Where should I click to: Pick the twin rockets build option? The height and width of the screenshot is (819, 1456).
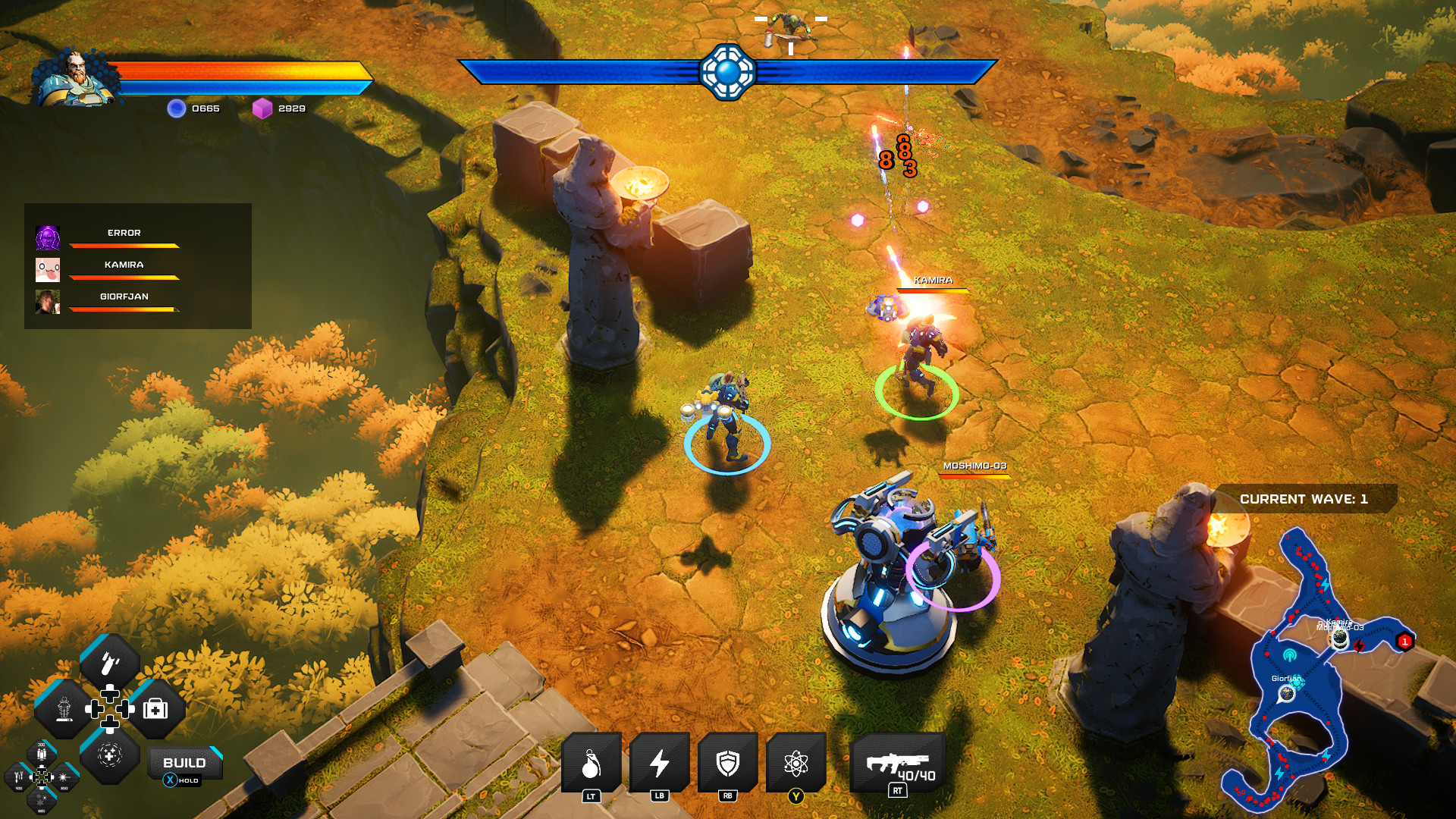19,777
